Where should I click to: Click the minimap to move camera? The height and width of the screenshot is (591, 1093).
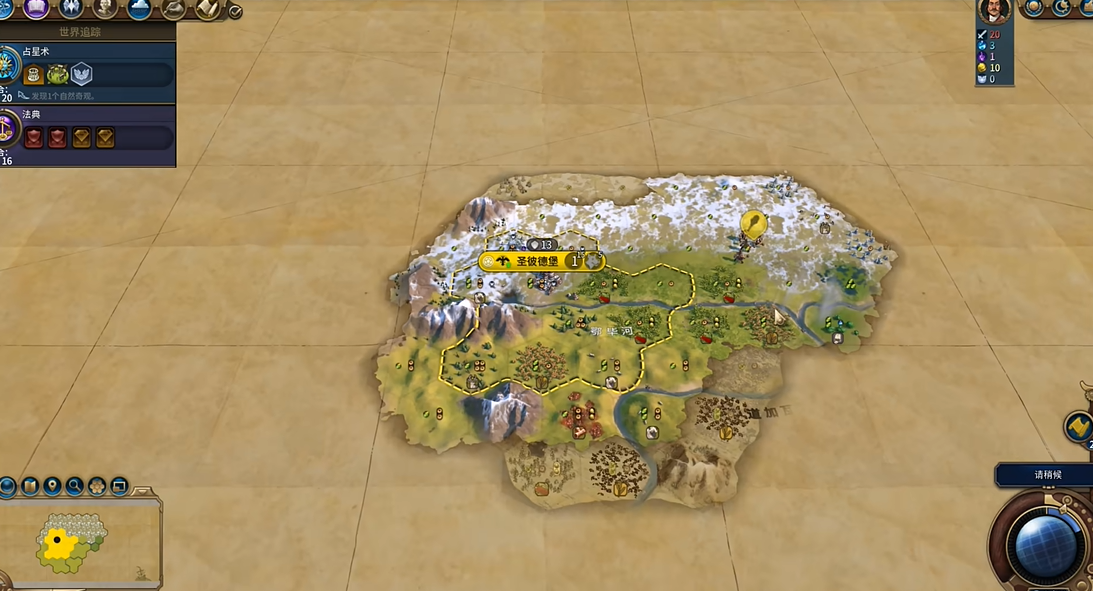[x=70, y=542]
